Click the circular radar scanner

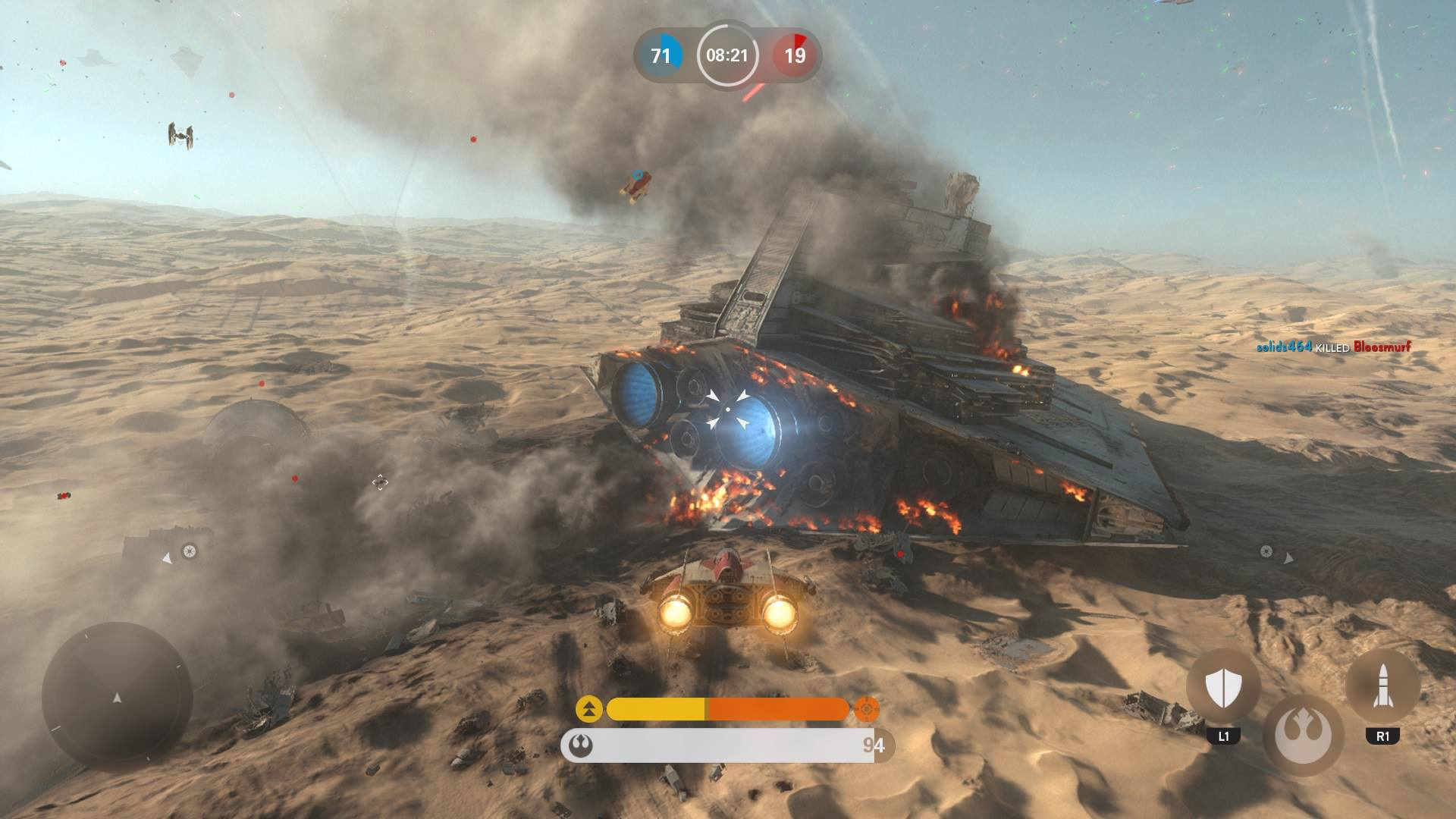[x=117, y=696]
